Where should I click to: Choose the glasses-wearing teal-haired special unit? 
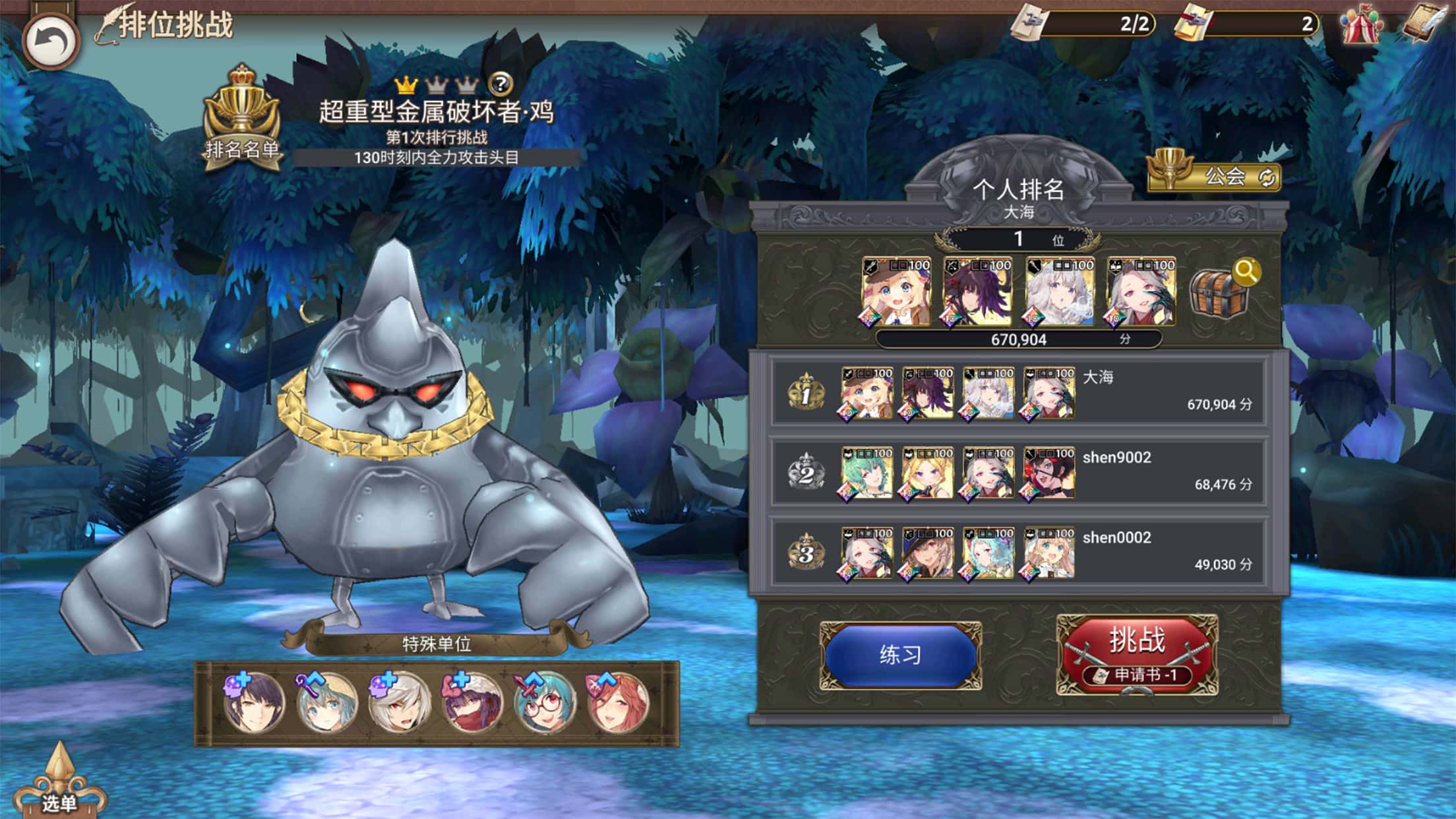coord(545,703)
